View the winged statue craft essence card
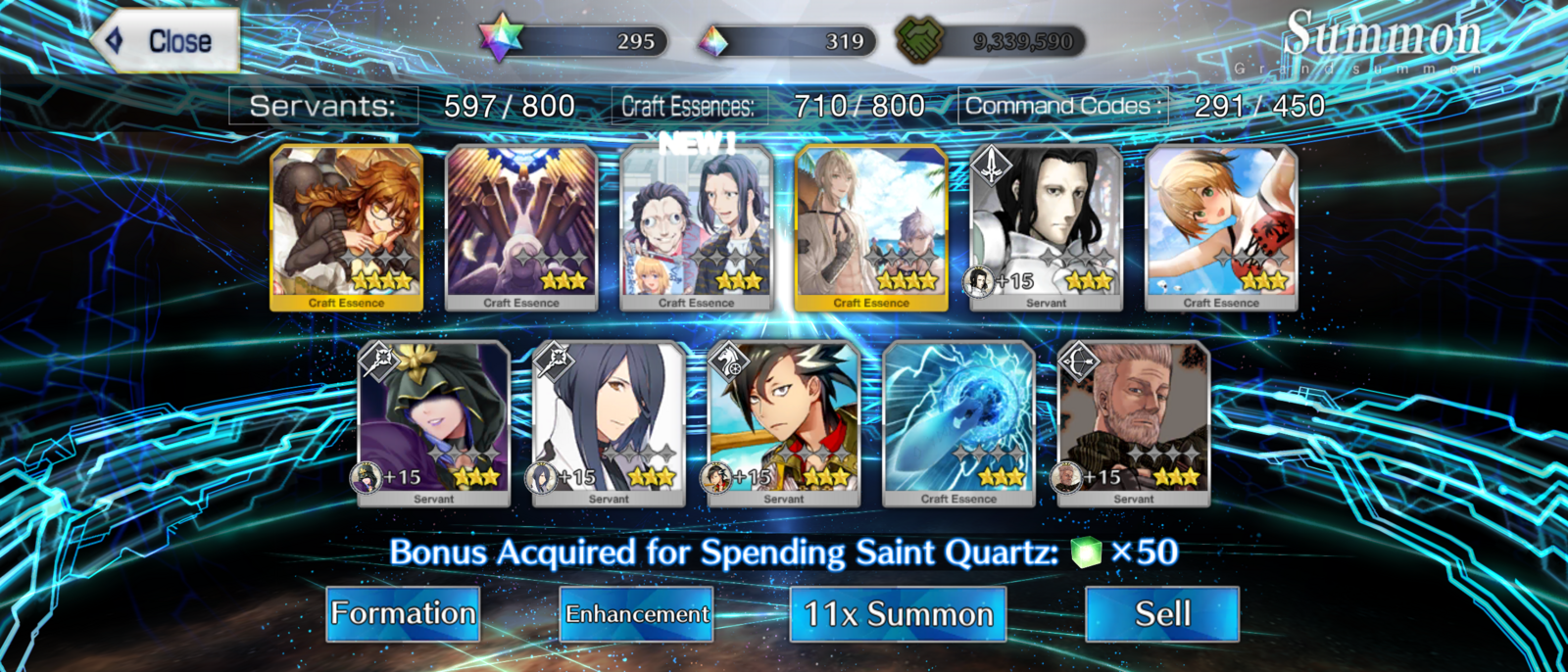Screen dimensions: 1568x672 coord(521,227)
